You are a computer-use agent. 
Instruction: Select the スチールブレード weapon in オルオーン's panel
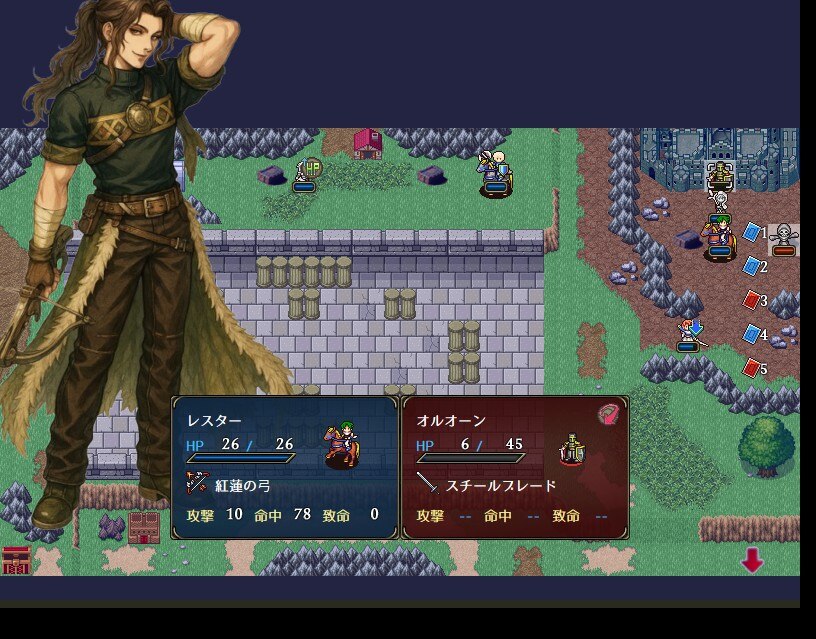500,485
